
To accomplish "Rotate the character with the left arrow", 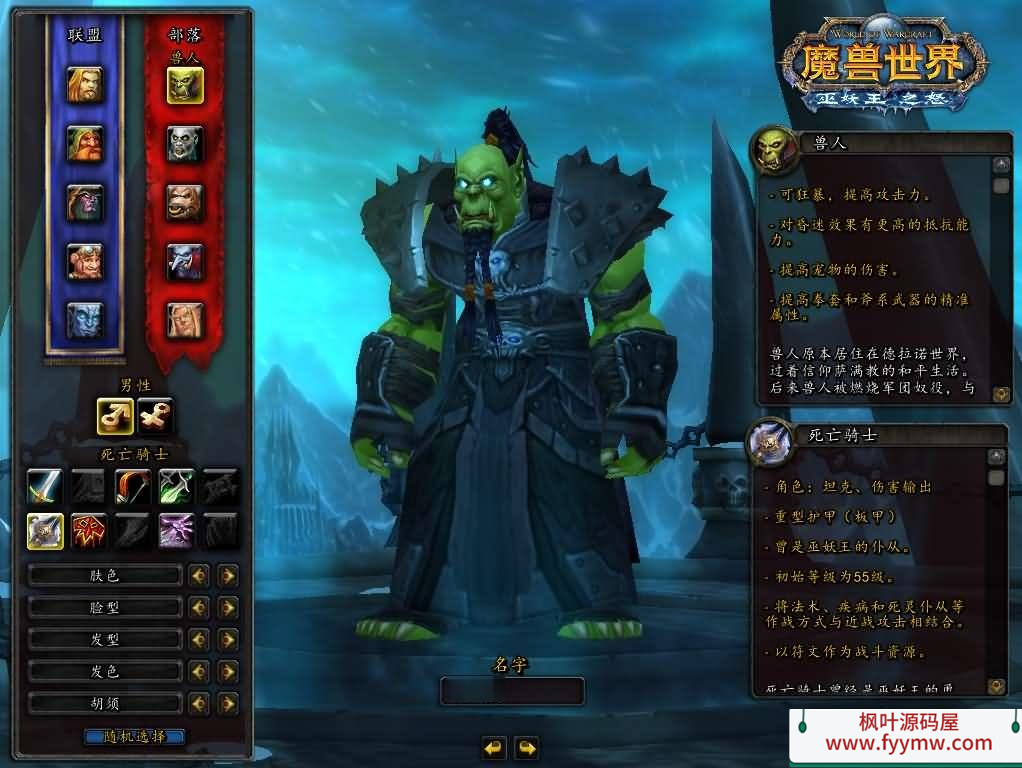I will click(493, 747).
